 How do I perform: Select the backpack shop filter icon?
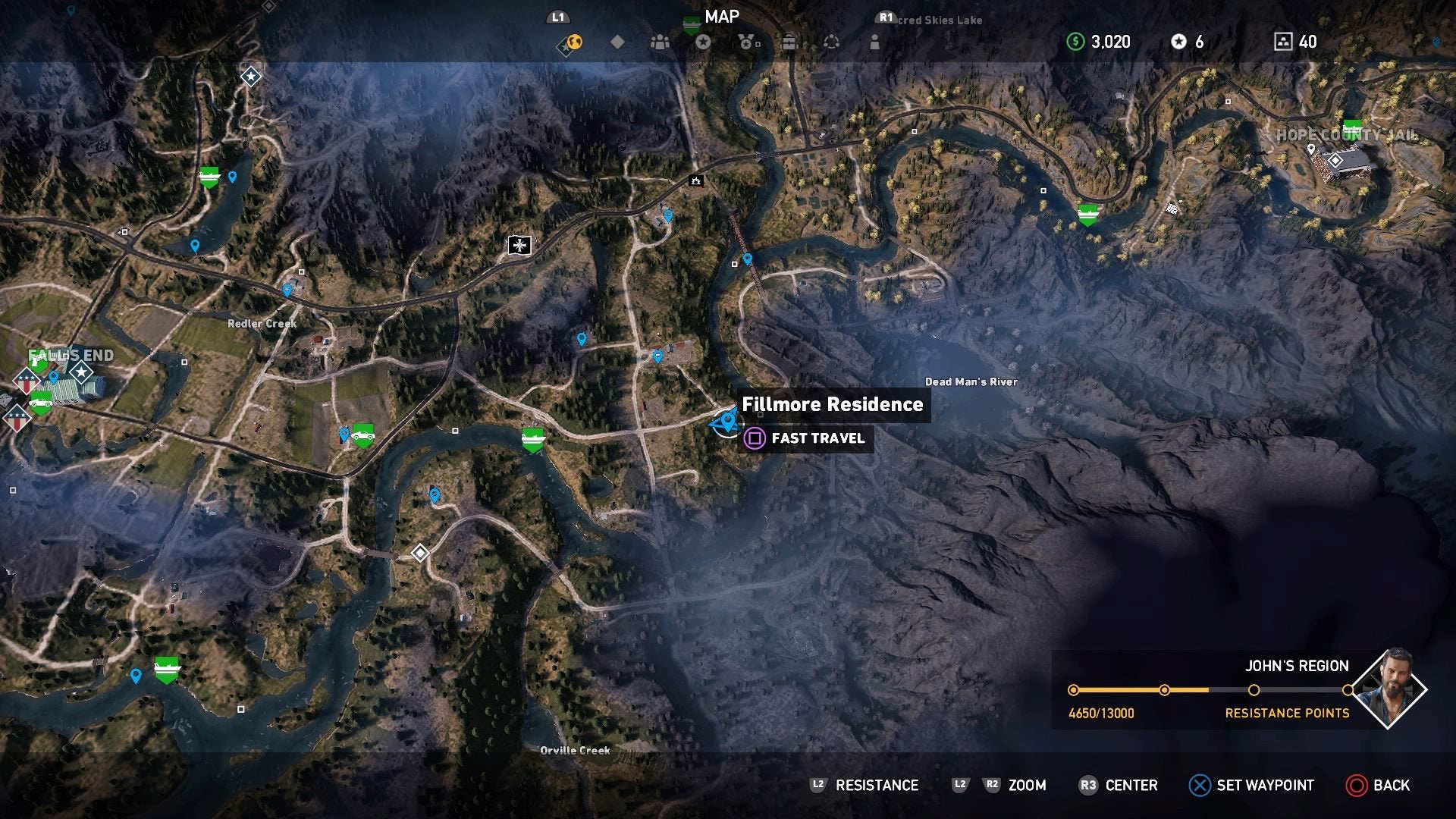coord(789,43)
